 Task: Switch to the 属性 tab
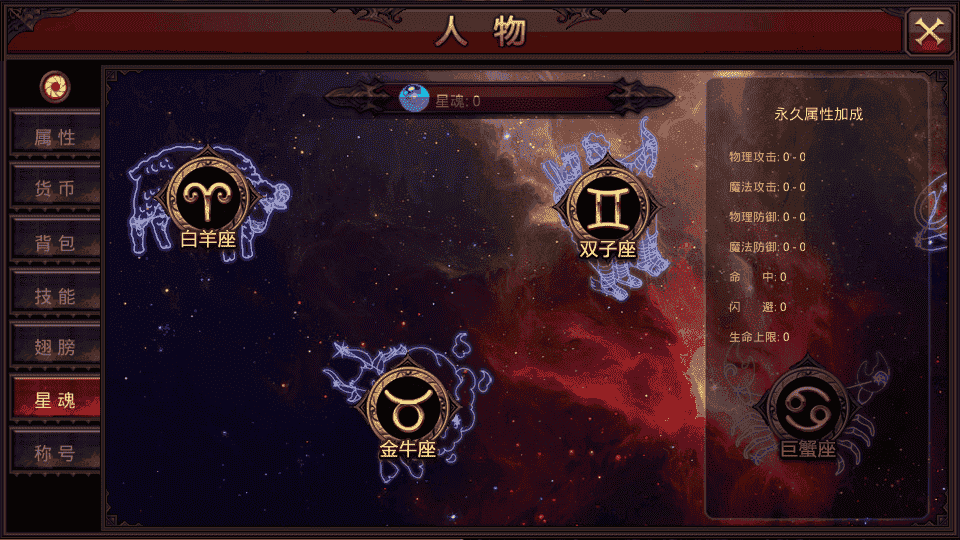tap(55, 137)
